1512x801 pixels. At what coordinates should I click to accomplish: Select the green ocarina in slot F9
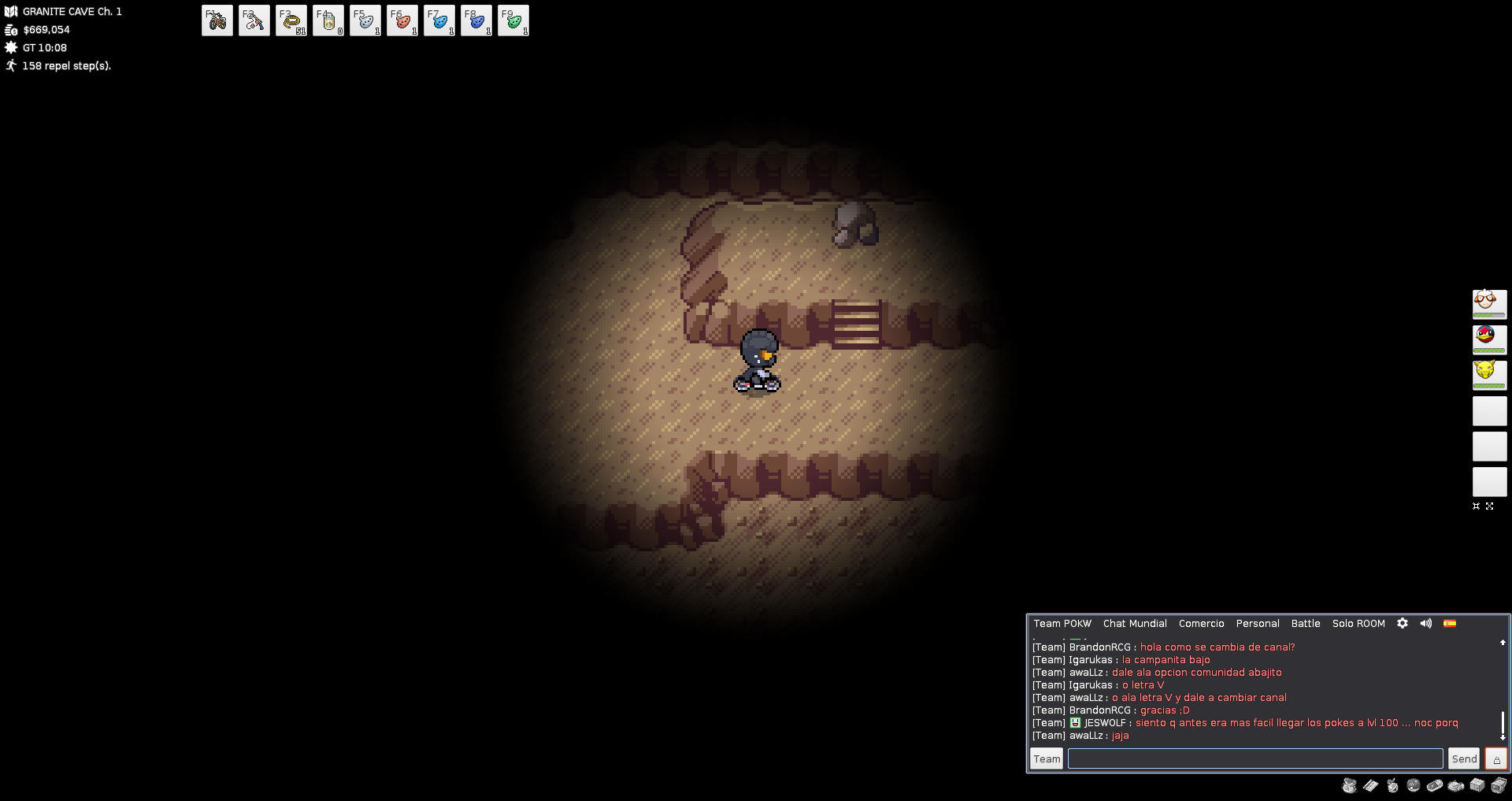(513, 20)
